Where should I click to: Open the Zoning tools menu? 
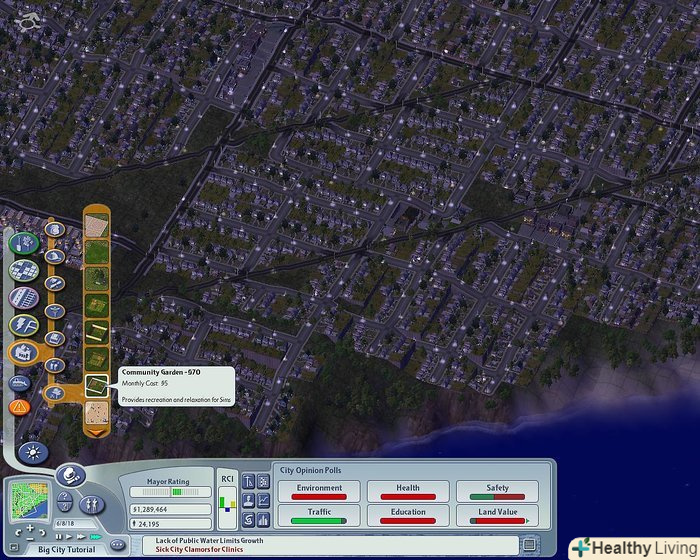(x=22, y=271)
